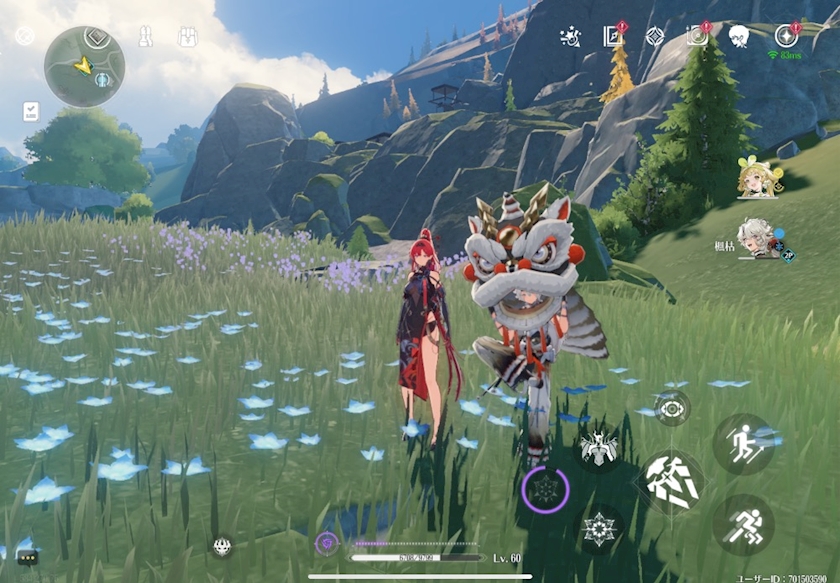Tap the sprint running button

pos(743,523)
